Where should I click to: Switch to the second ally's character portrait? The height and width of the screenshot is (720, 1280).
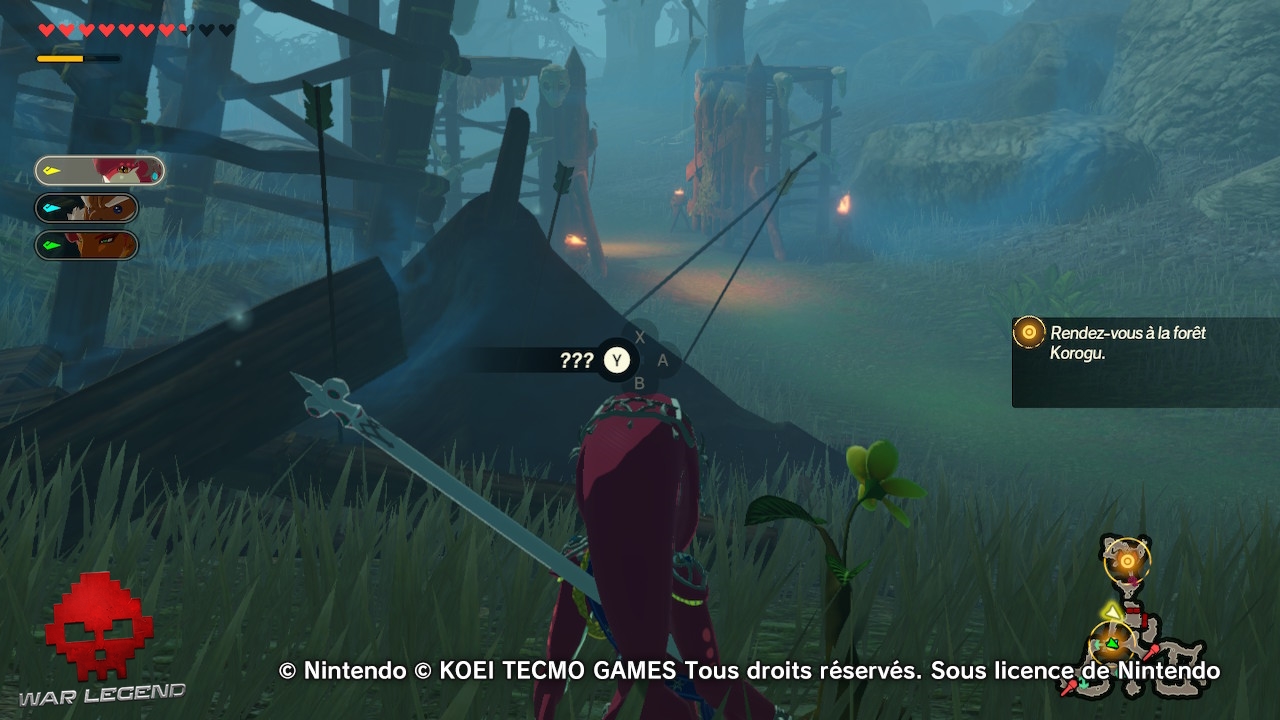105,207
